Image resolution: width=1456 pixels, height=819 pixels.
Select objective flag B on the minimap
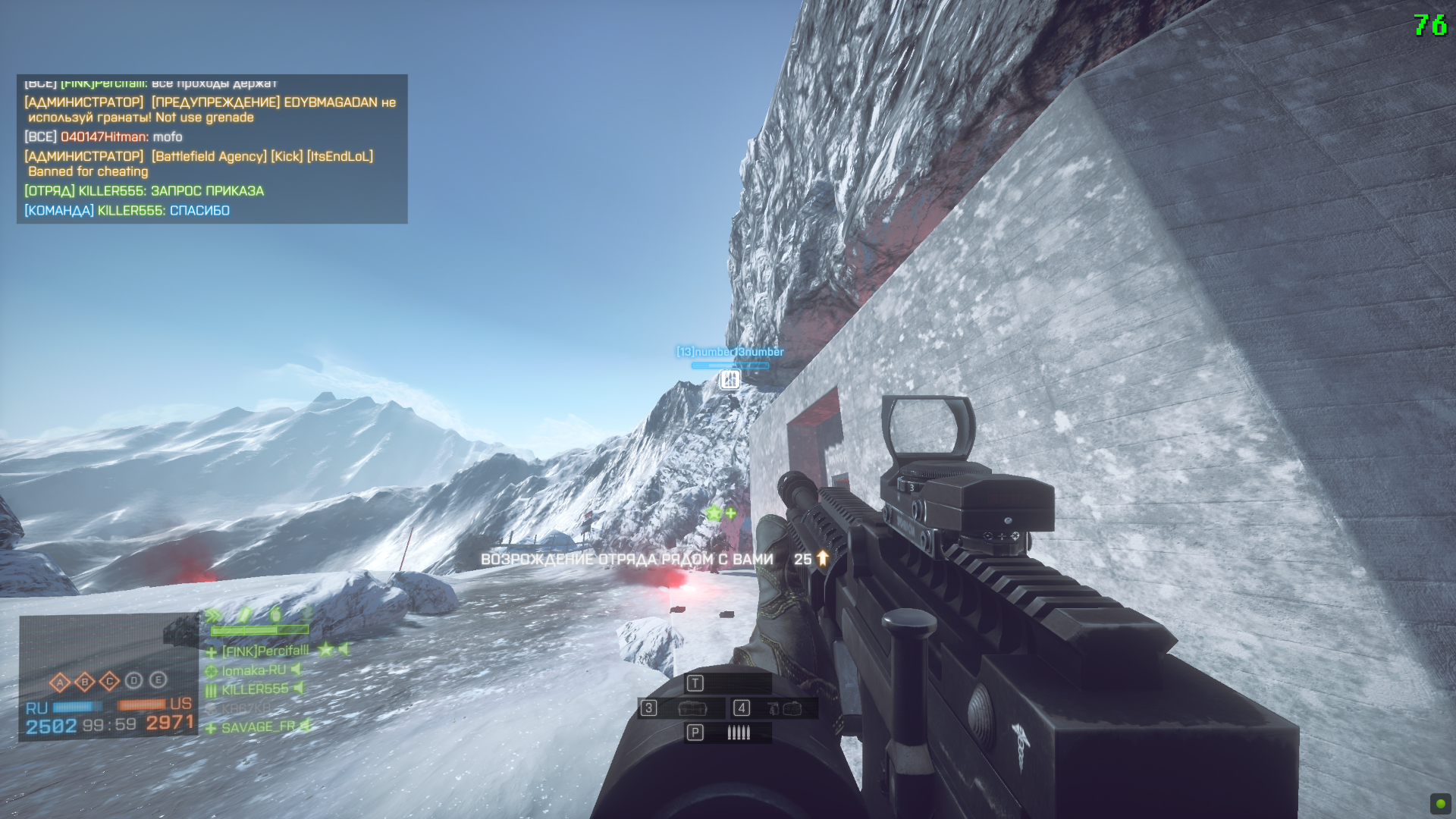(85, 682)
